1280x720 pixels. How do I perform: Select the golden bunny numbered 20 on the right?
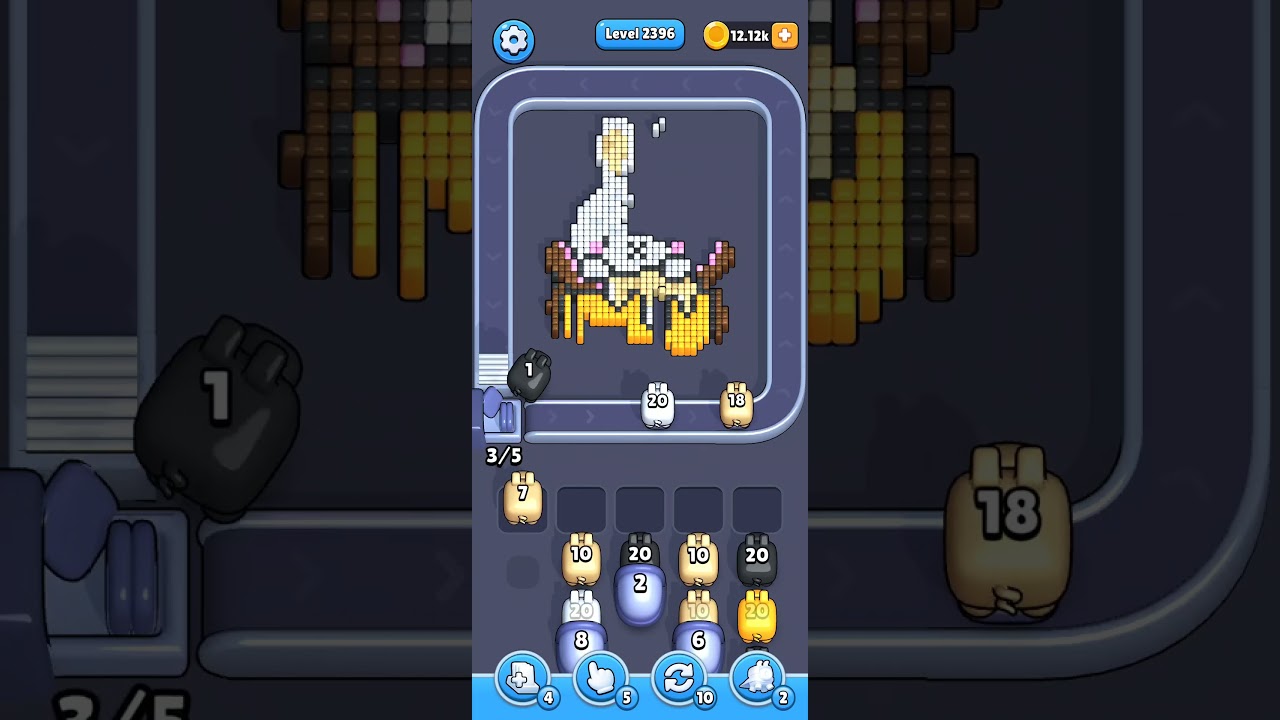click(x=757, y=614)
